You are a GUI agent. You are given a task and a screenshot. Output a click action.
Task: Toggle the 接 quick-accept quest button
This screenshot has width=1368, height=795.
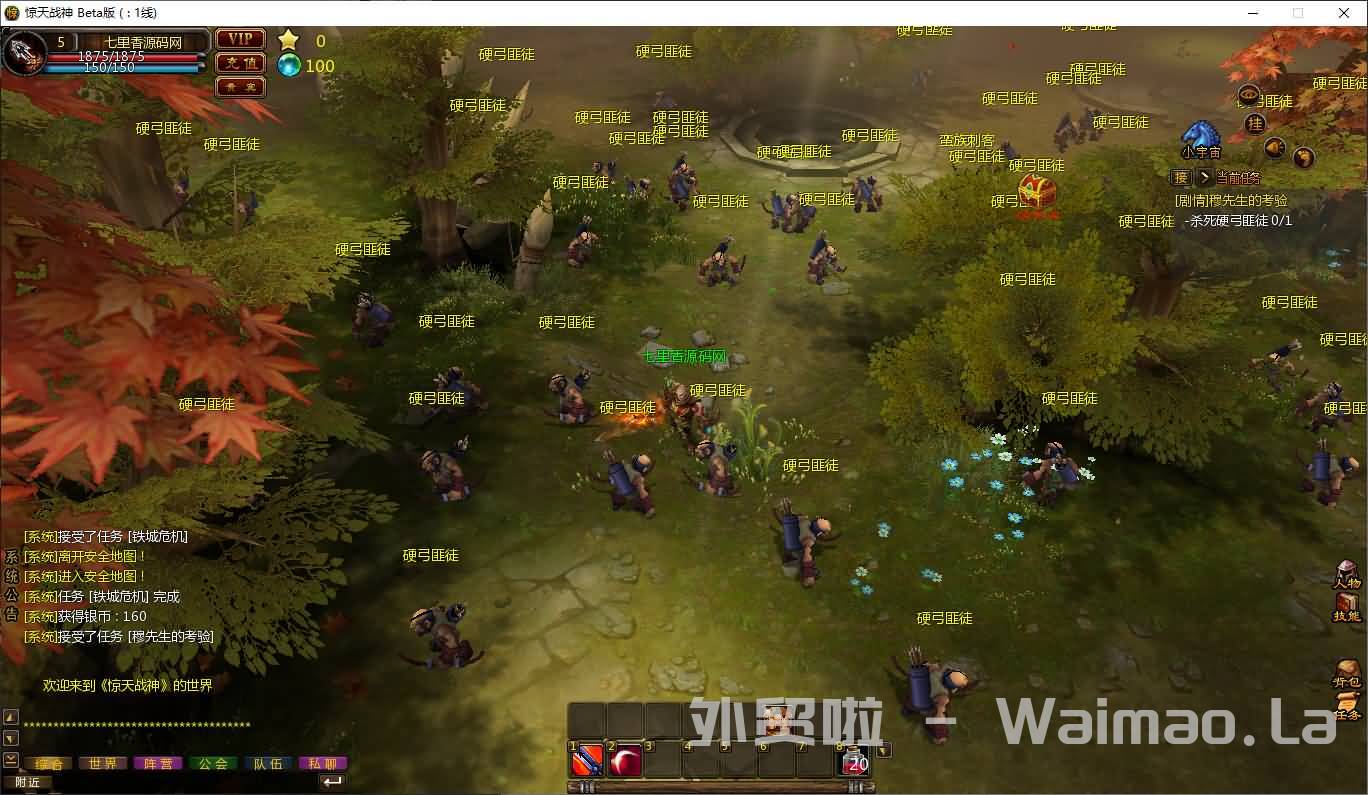click(x=1180, y=177)
